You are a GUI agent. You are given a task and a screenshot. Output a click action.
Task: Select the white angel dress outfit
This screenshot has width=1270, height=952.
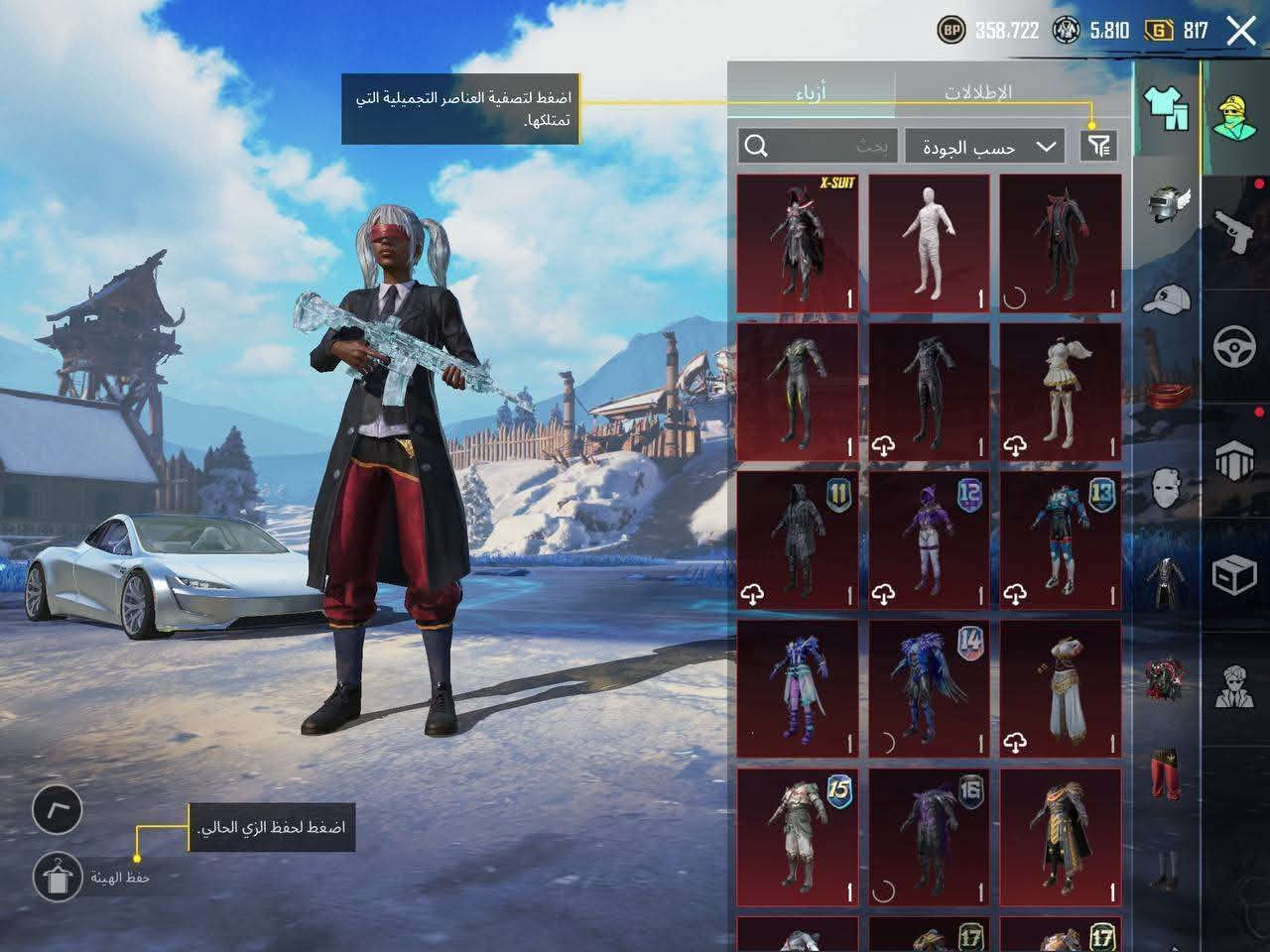pos(1061,392)
